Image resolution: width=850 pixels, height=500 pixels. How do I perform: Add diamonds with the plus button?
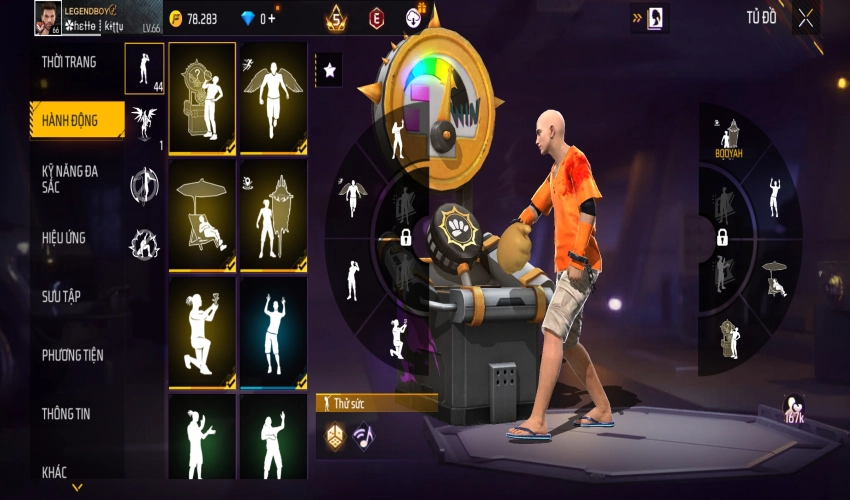270,18
